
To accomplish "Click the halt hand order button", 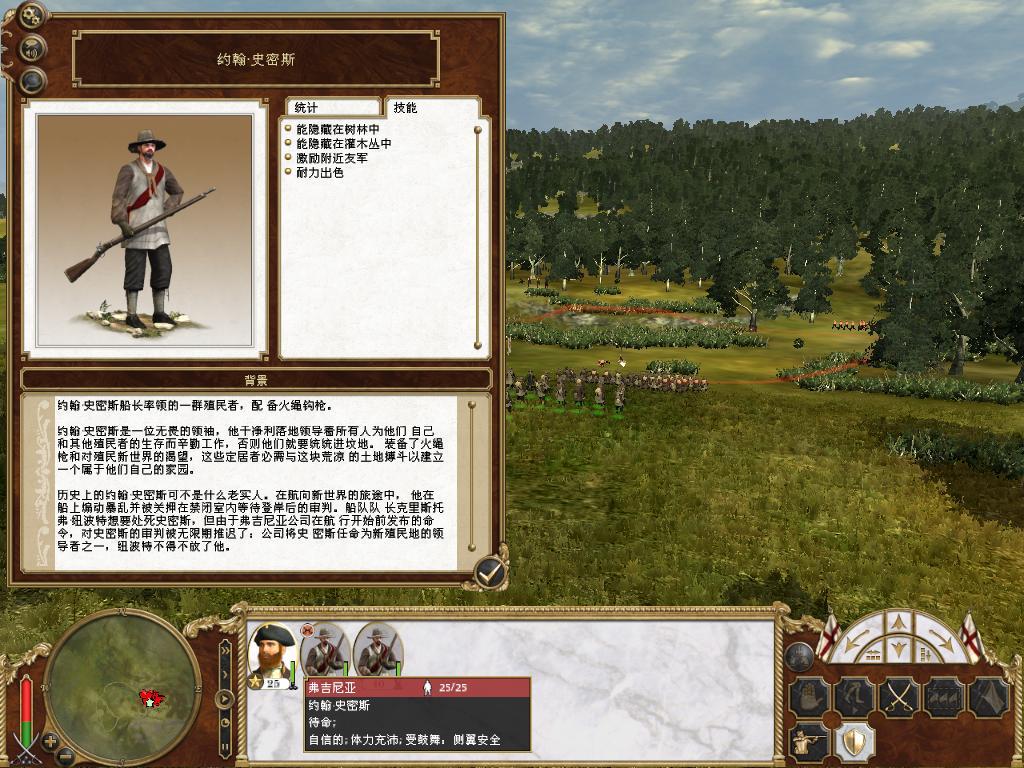I will (x=808, y=695).
